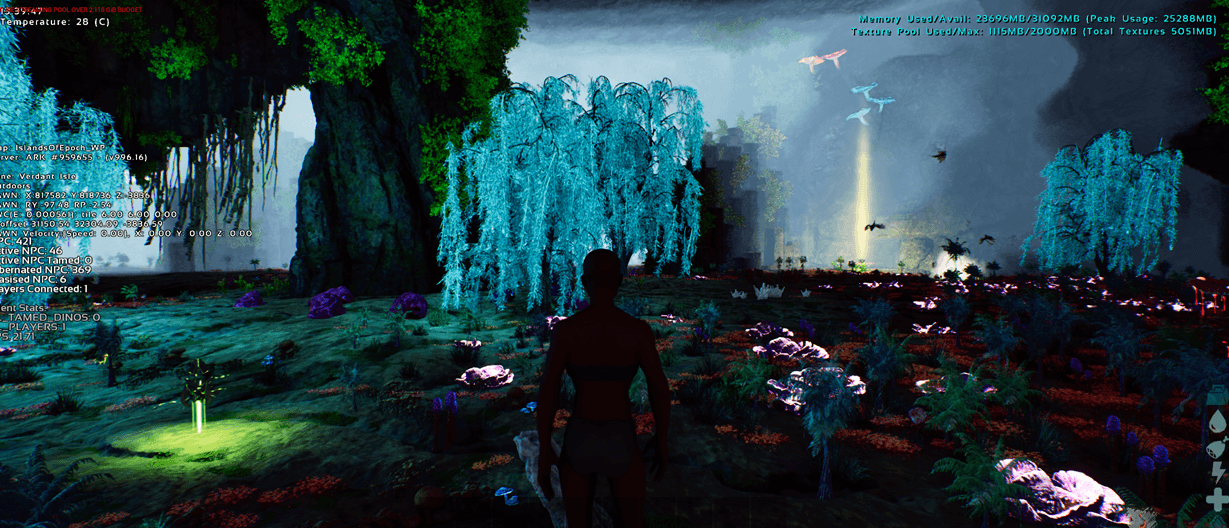Select the food meat status icon
This screenshot has height=528, width=1229.
click(x=1217, y=447)
